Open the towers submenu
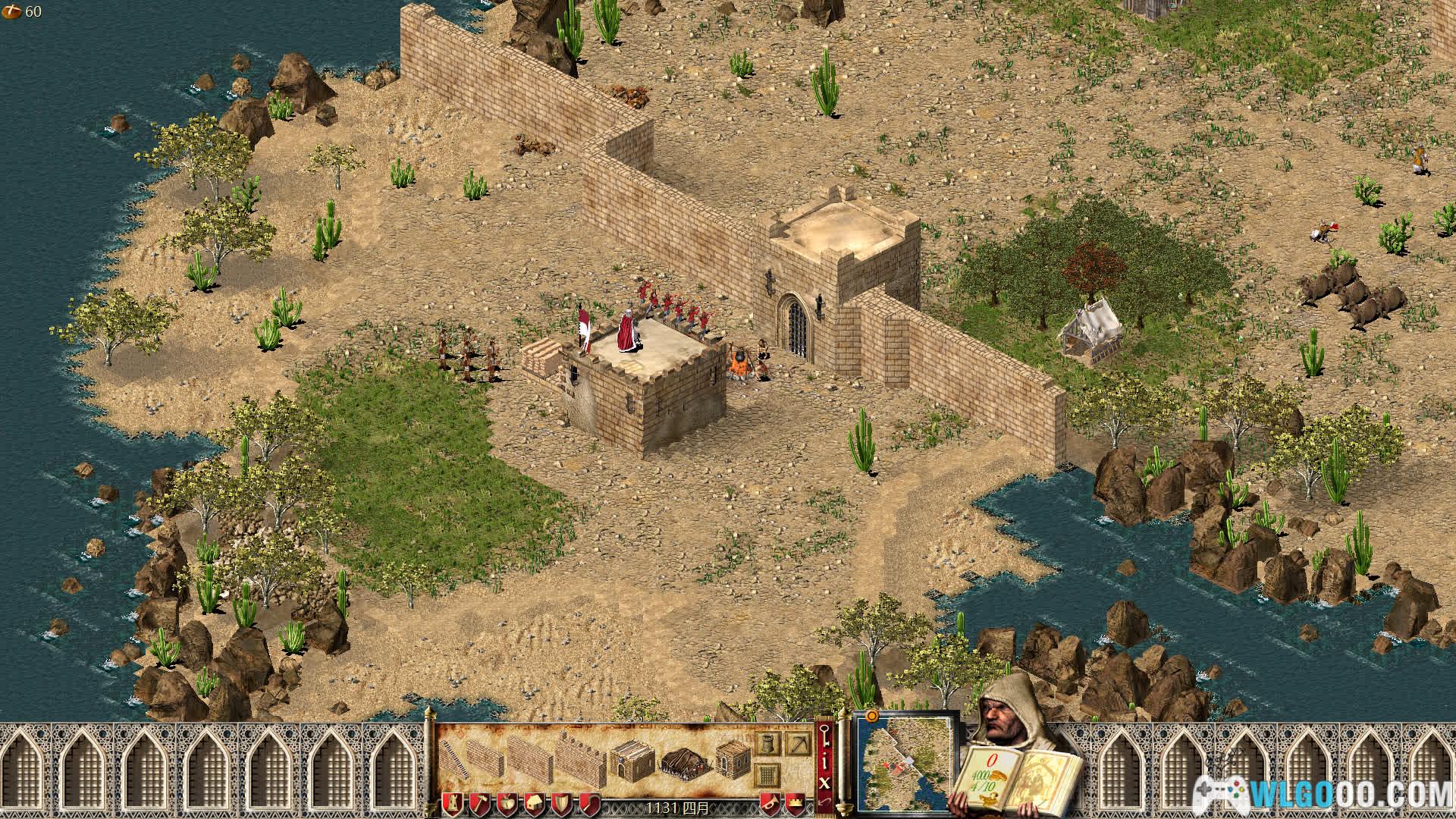Screen dimensions: 1456x819 click(767, 744)
